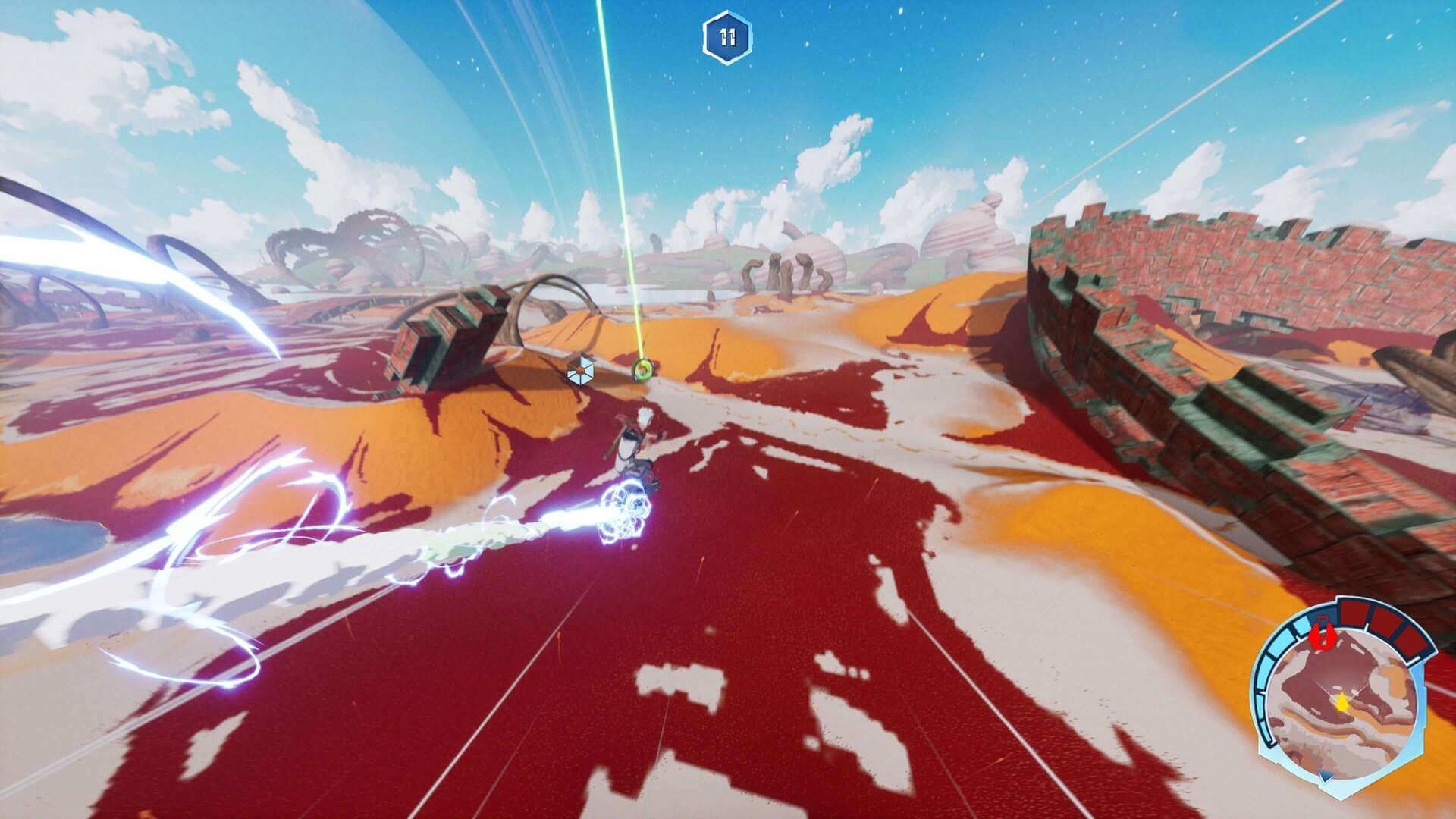
Task: Click the yellow player marker on the minimap
Action: (1341, 701)
